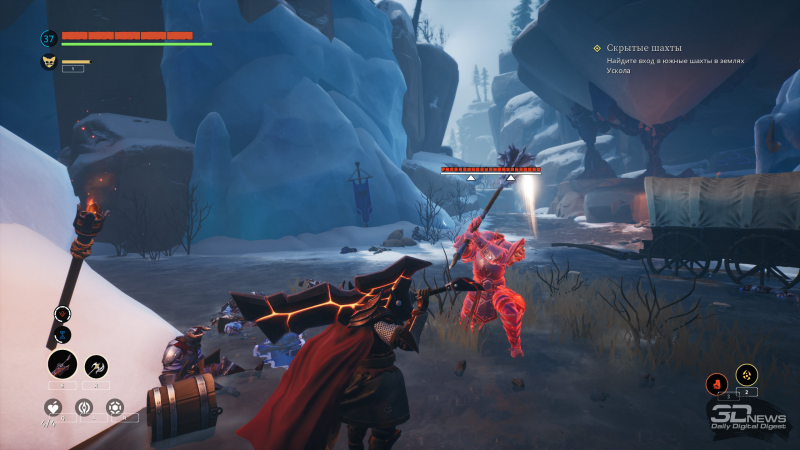This screenshot has width=800, height=450.
Task: Activate the red fist ability icon
Action: [716, 382]
